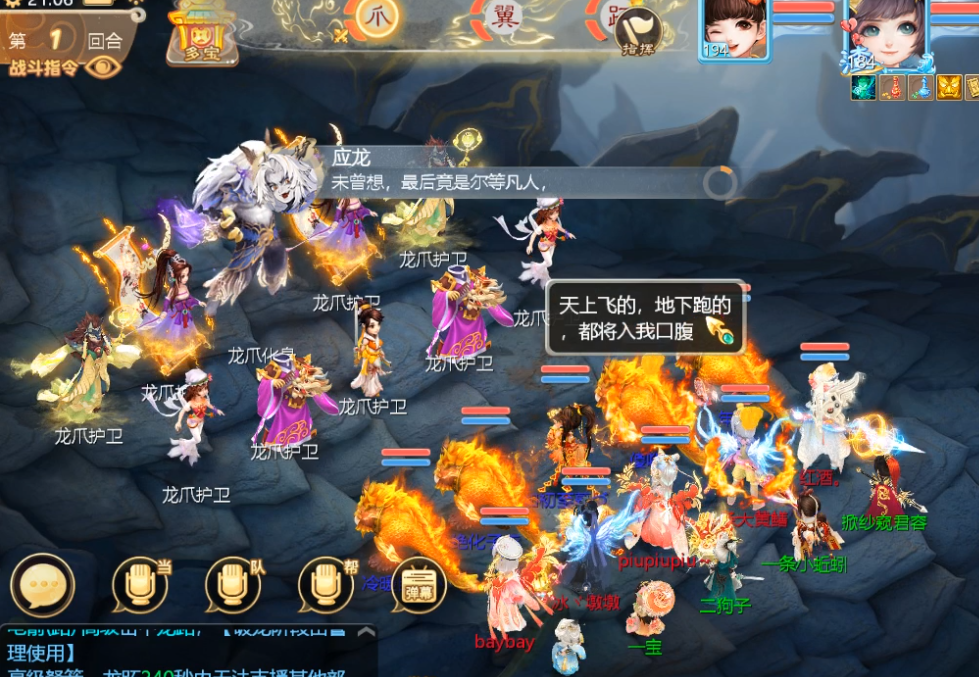
Task: Open the chat log text box
Action: (180, 655)
